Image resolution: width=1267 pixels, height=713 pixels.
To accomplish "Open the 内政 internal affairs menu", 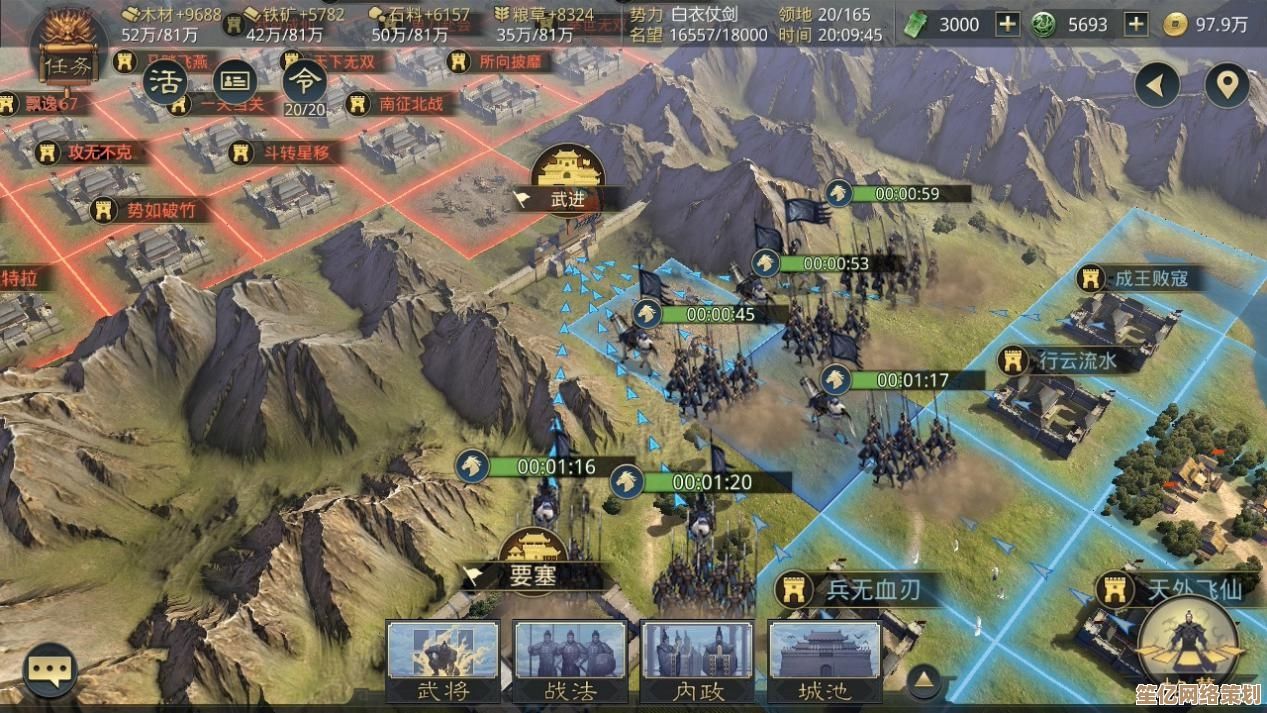I will click(x=697, y=661).
